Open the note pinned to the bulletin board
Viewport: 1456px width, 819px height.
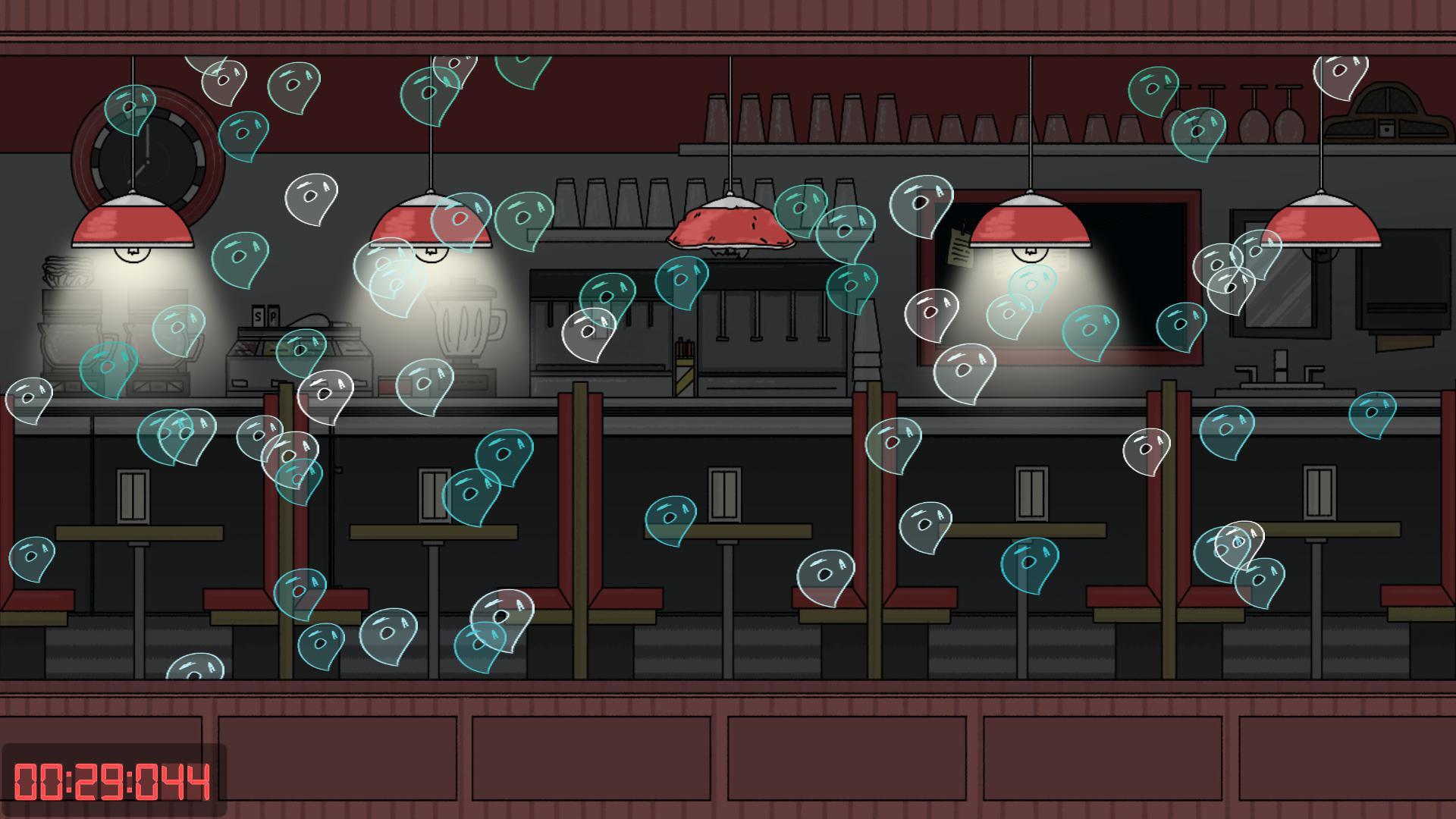pyautogui.click(x=962, y=243)
